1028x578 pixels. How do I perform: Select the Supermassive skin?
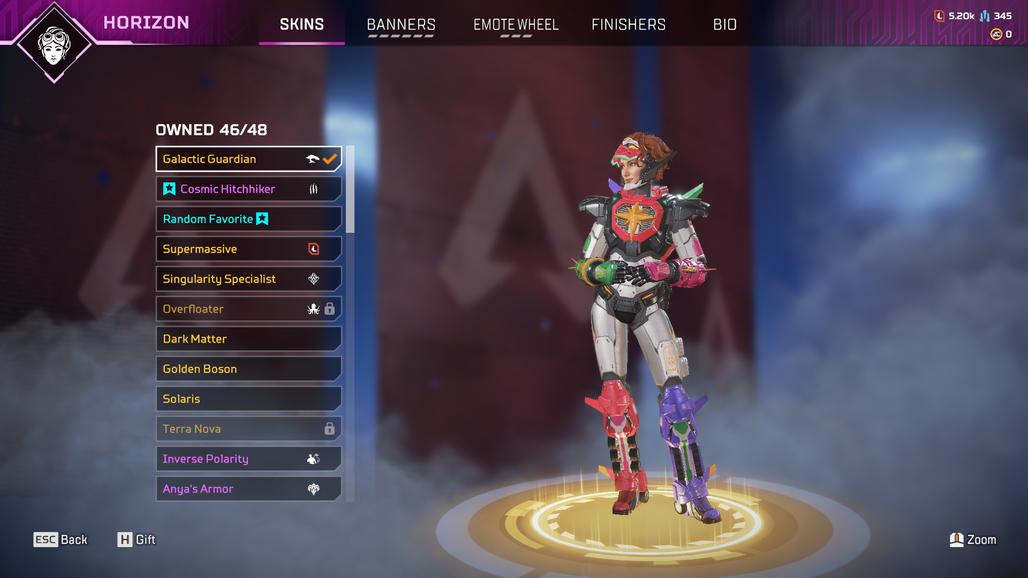[x=248, y=249]
